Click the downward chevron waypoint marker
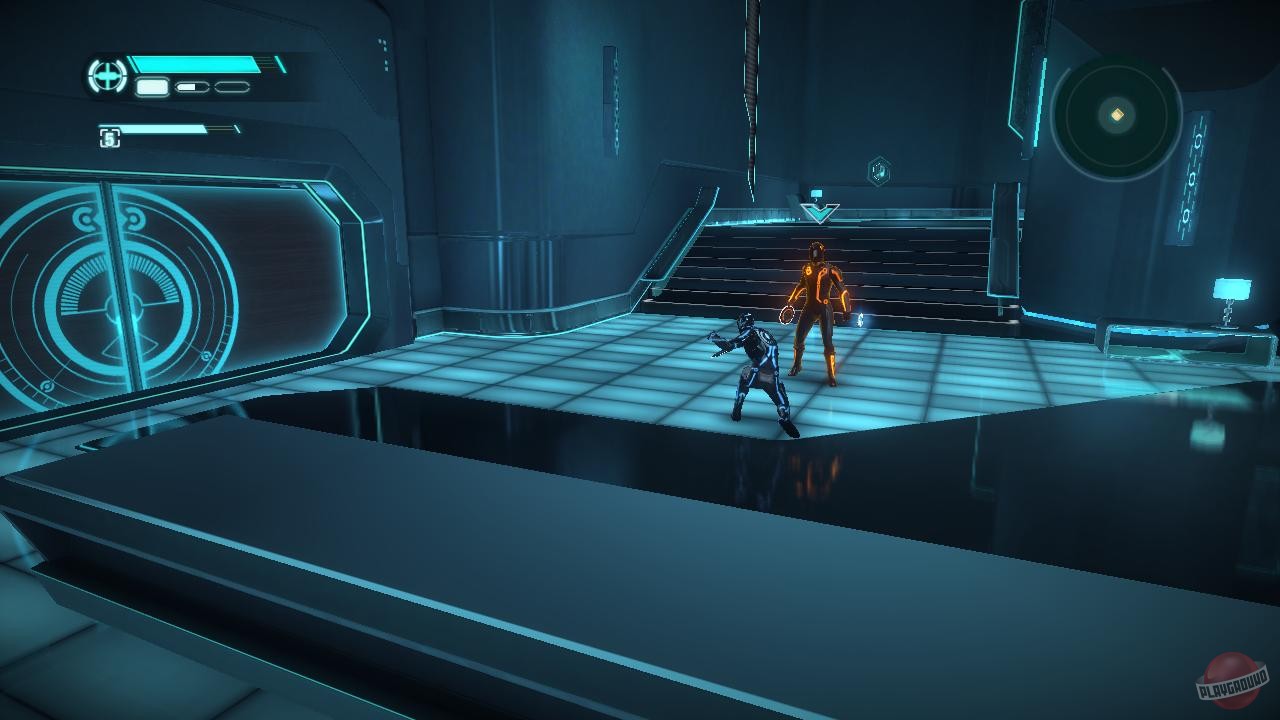The width and height of the screenshot is (1280, 720). [x=822, y=212]
